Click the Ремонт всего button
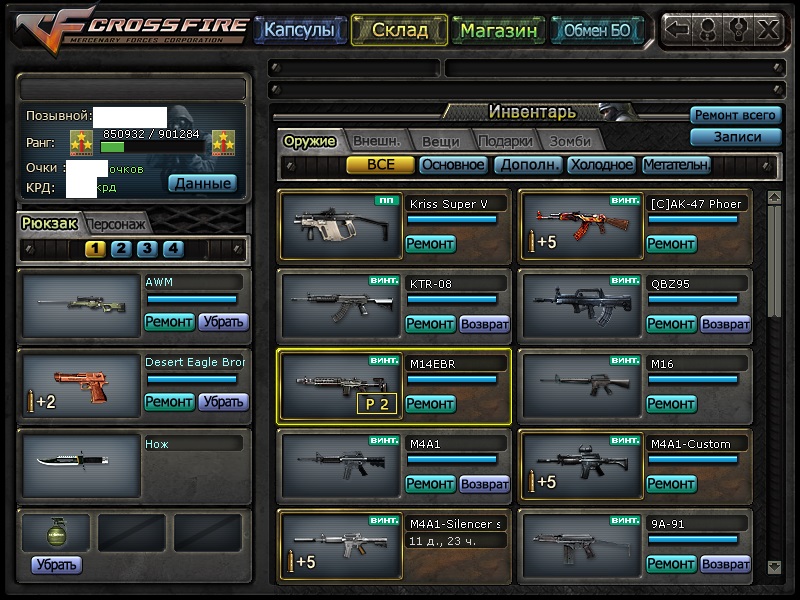Viewport: 800px width, 600px height. pos(735,116)
